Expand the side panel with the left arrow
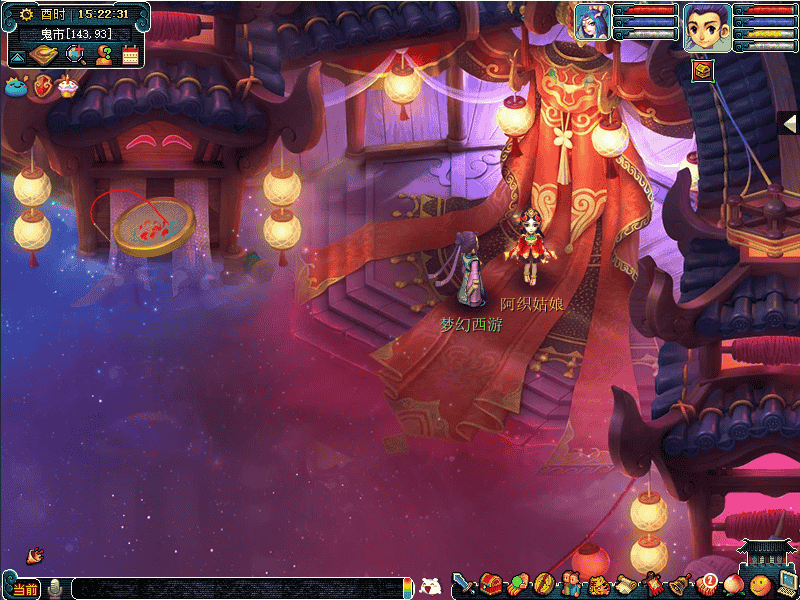The height and width of the screenshot is (600, 800). coord(789,123)
